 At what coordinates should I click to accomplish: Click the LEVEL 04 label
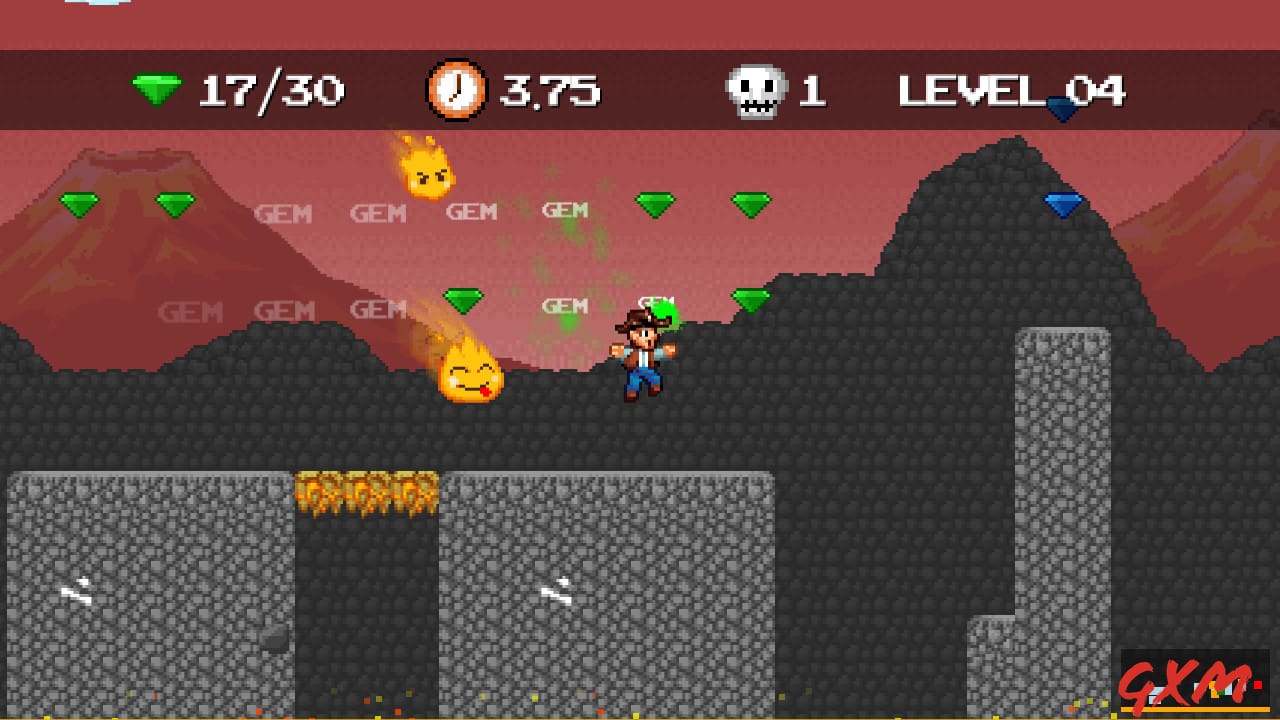1010,91
